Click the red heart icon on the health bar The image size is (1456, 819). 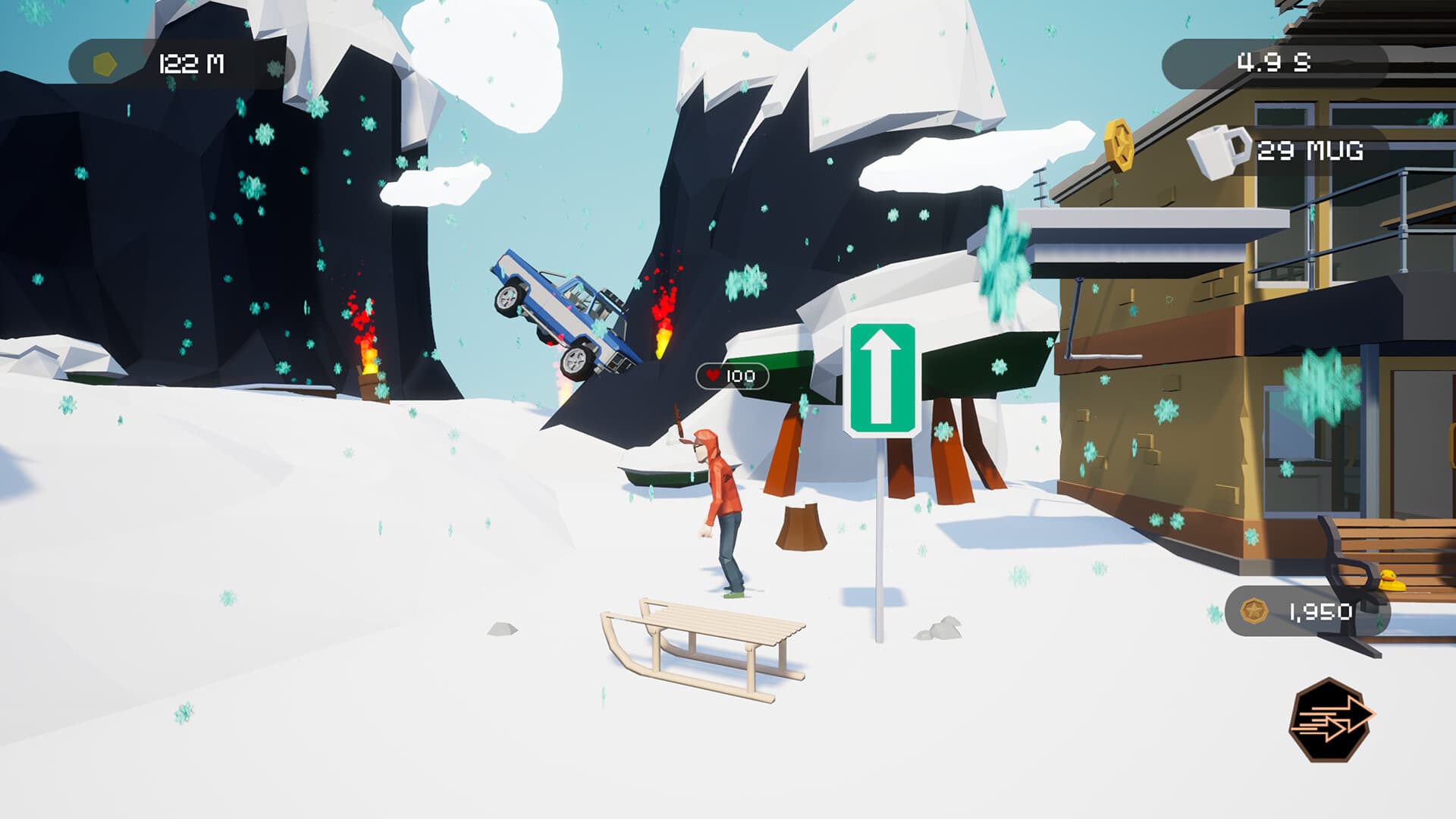[x=714, y=375]
